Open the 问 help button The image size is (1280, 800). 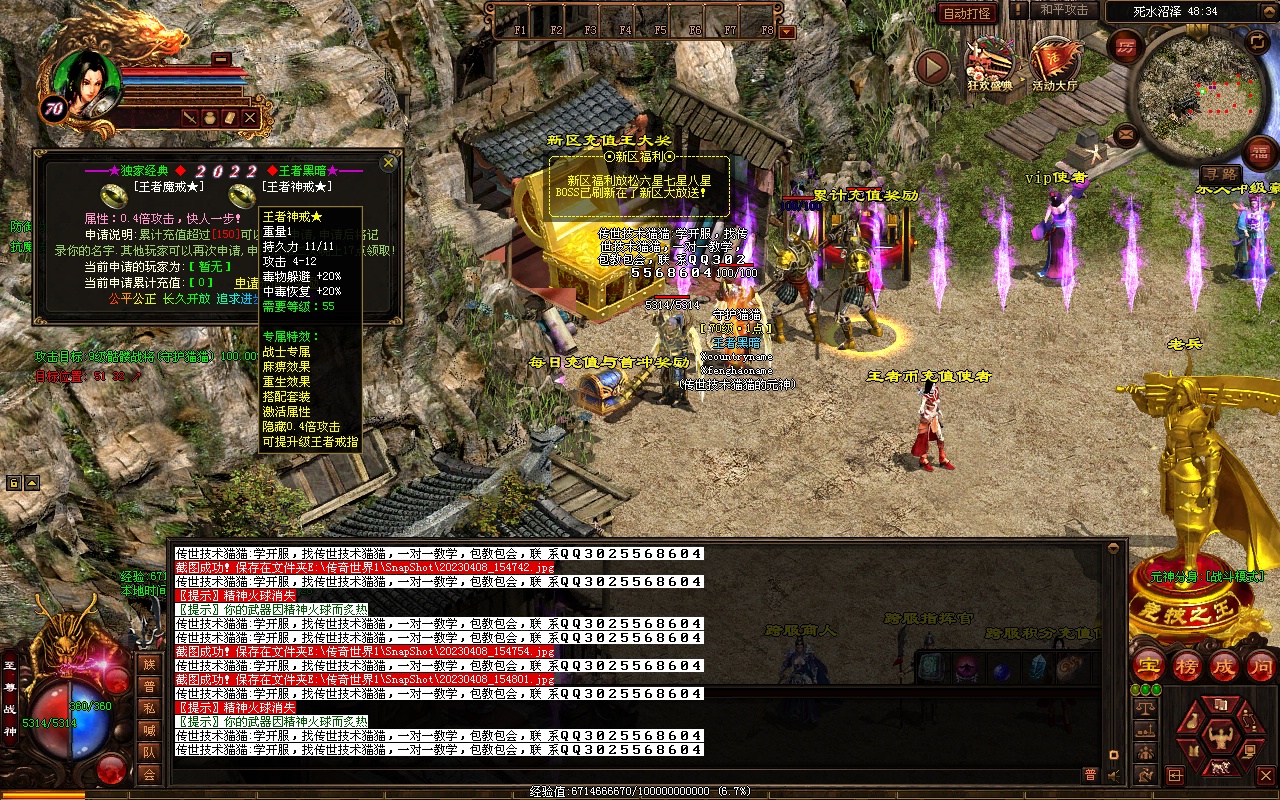pos(1262,667)
